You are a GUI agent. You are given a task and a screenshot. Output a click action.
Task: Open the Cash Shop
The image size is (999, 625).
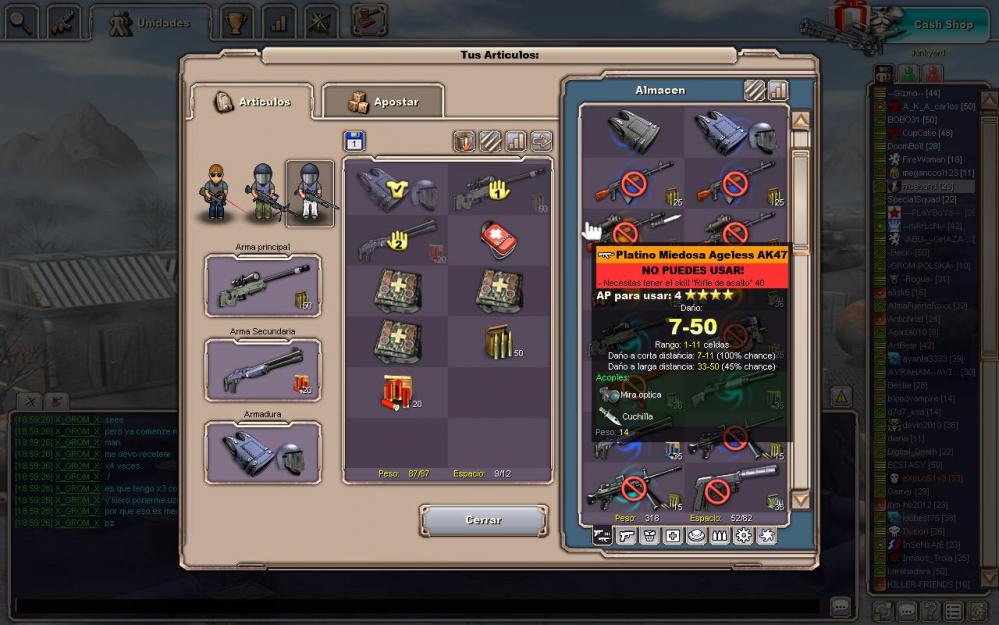[942, 25]
